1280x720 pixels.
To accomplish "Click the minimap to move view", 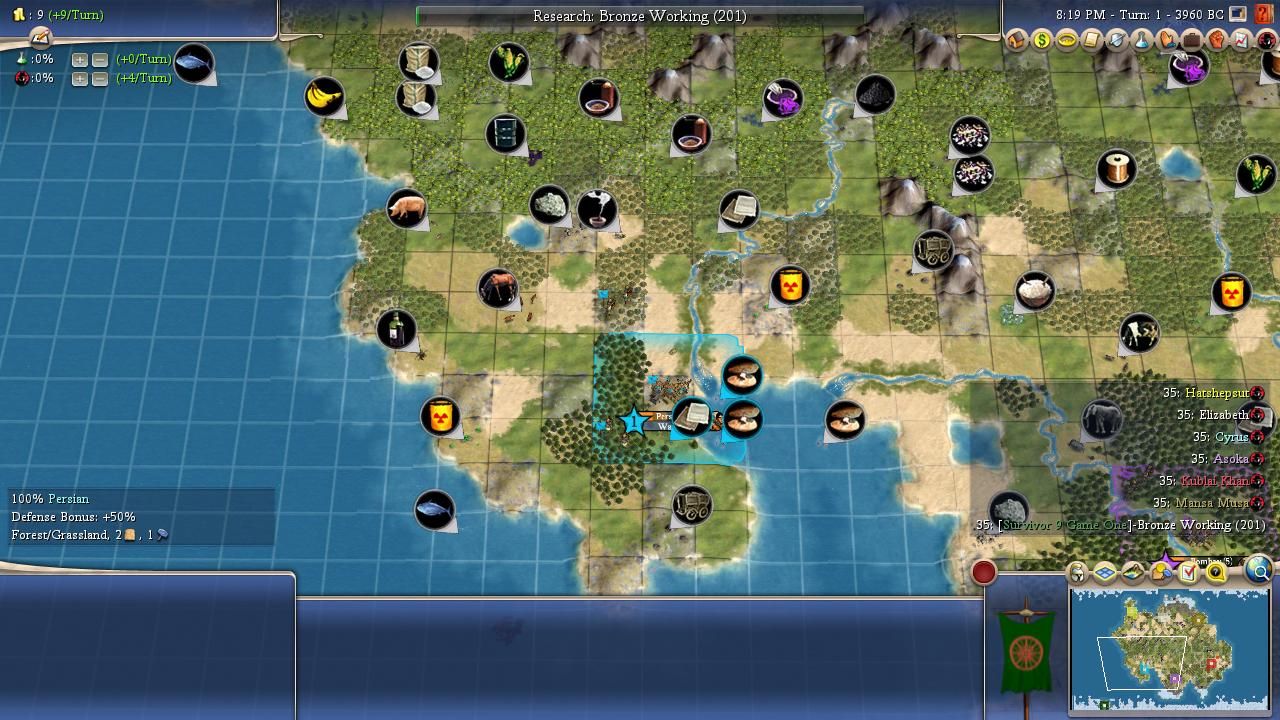I will (x=1168, y=648).
